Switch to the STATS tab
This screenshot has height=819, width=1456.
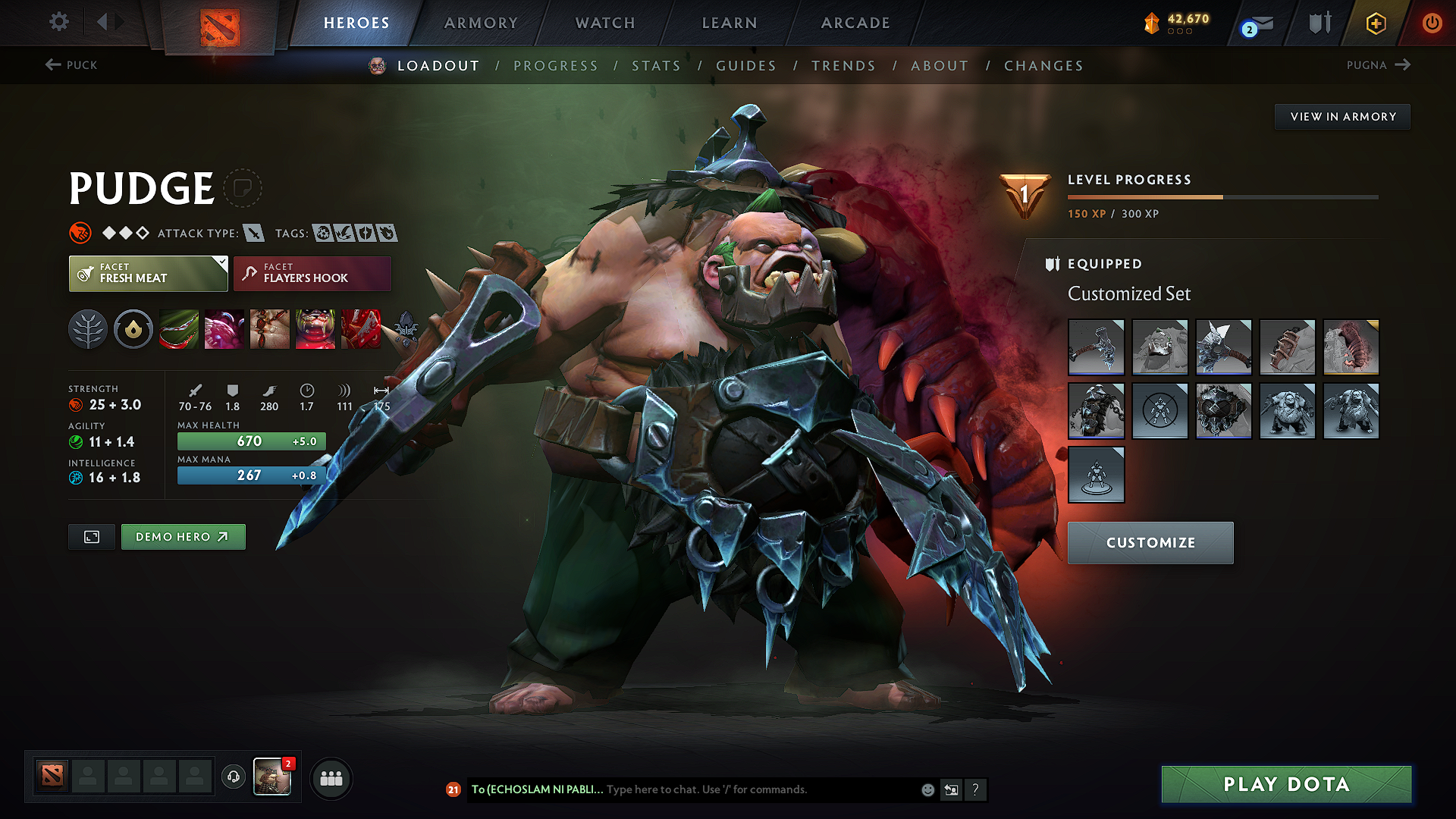click(657, 66)
